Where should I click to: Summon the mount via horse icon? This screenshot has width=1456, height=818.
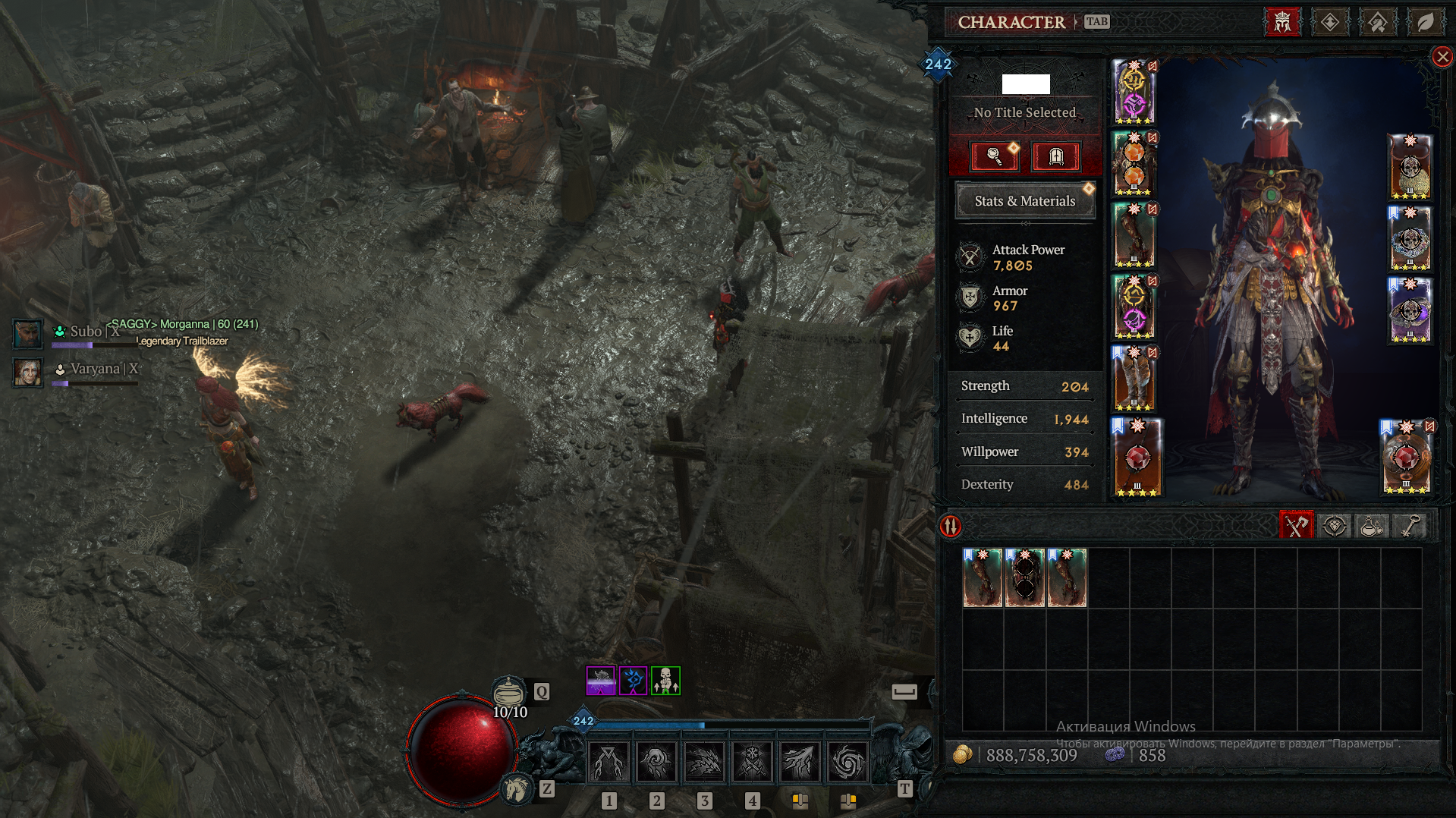(517, 789)
